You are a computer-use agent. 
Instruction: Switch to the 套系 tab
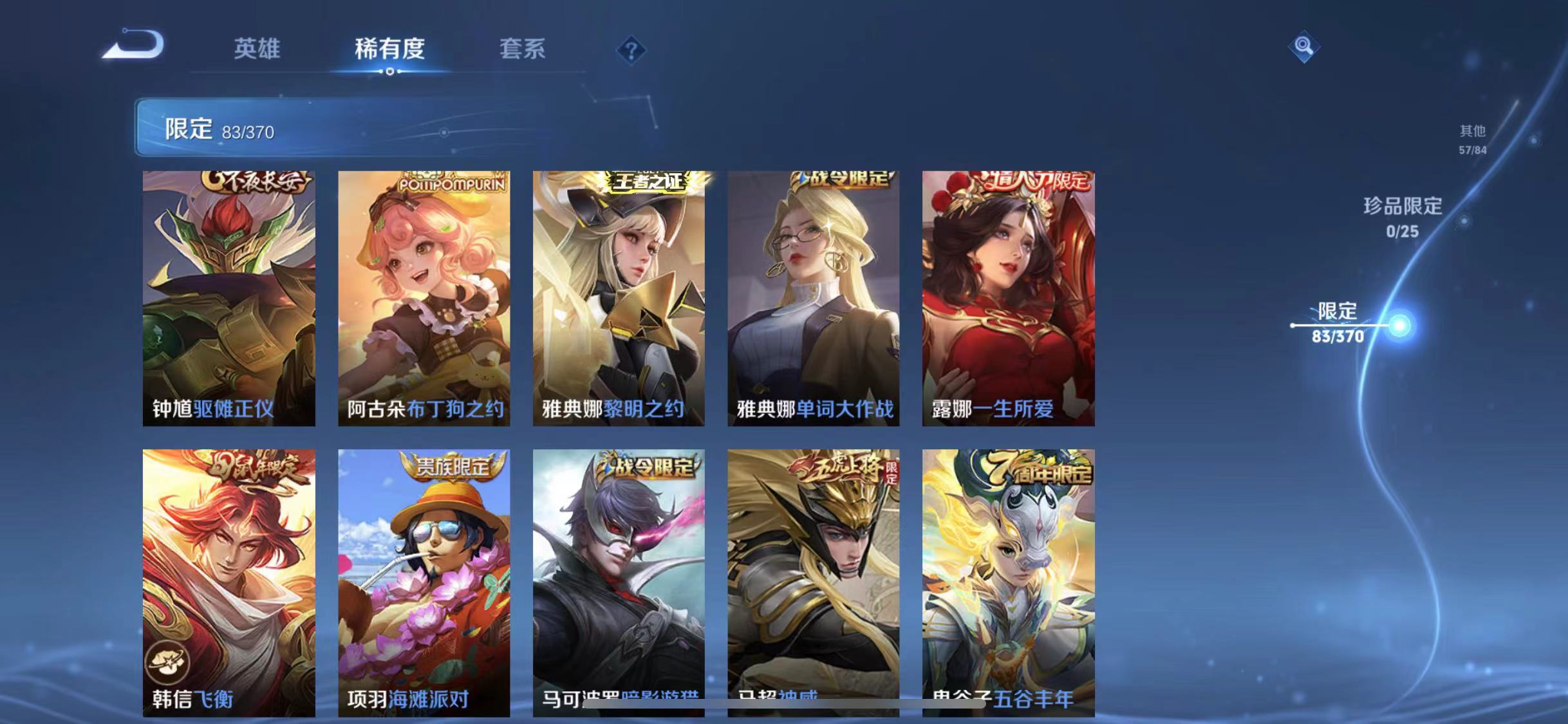521,49
